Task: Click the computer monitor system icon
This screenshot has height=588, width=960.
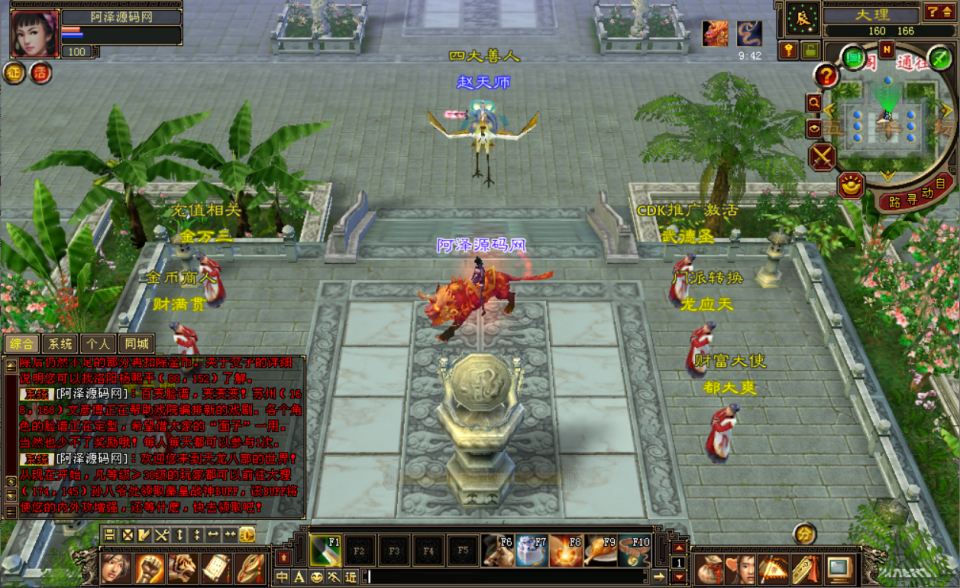Action: click(839, 568)
